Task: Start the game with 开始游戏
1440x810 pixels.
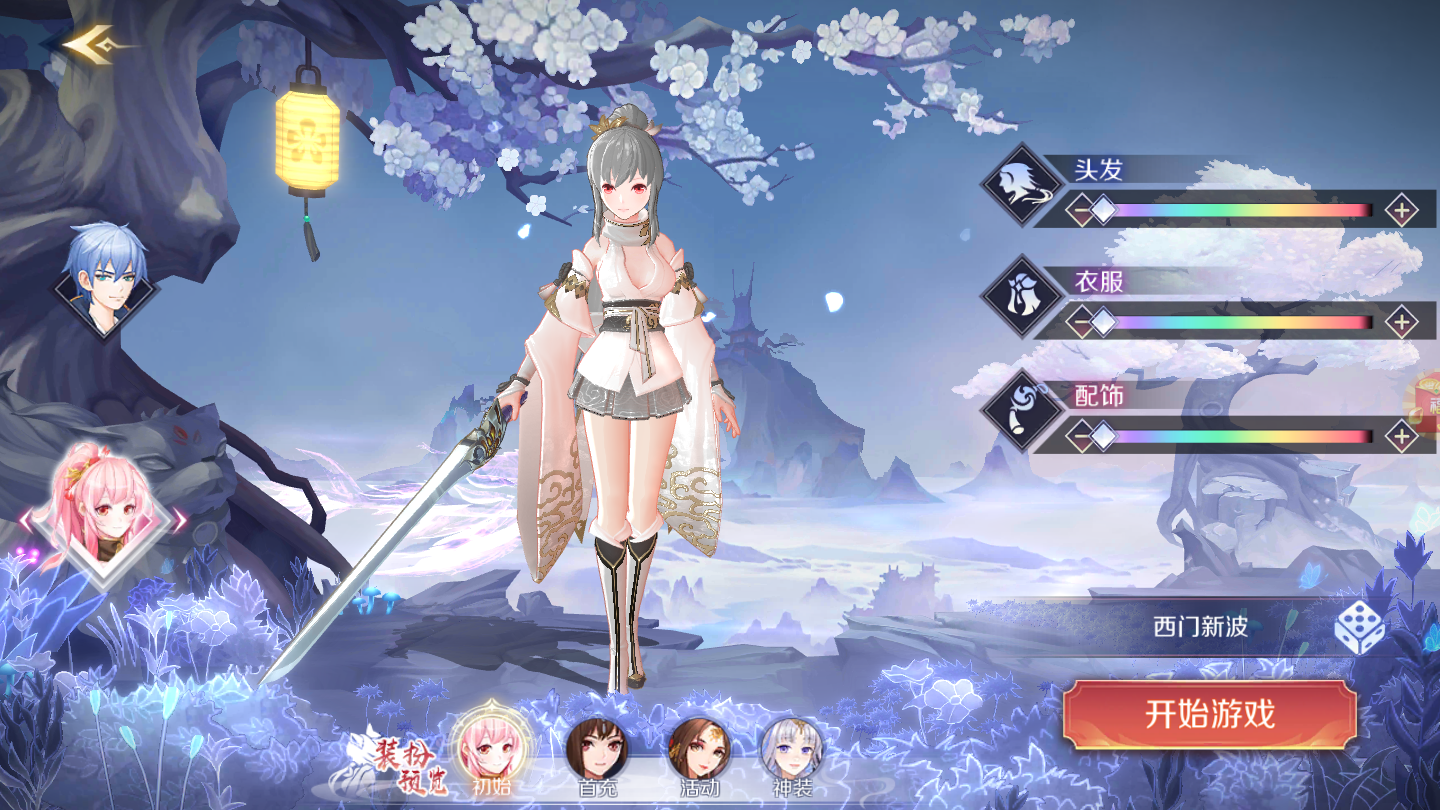Action: (1209, 715)
